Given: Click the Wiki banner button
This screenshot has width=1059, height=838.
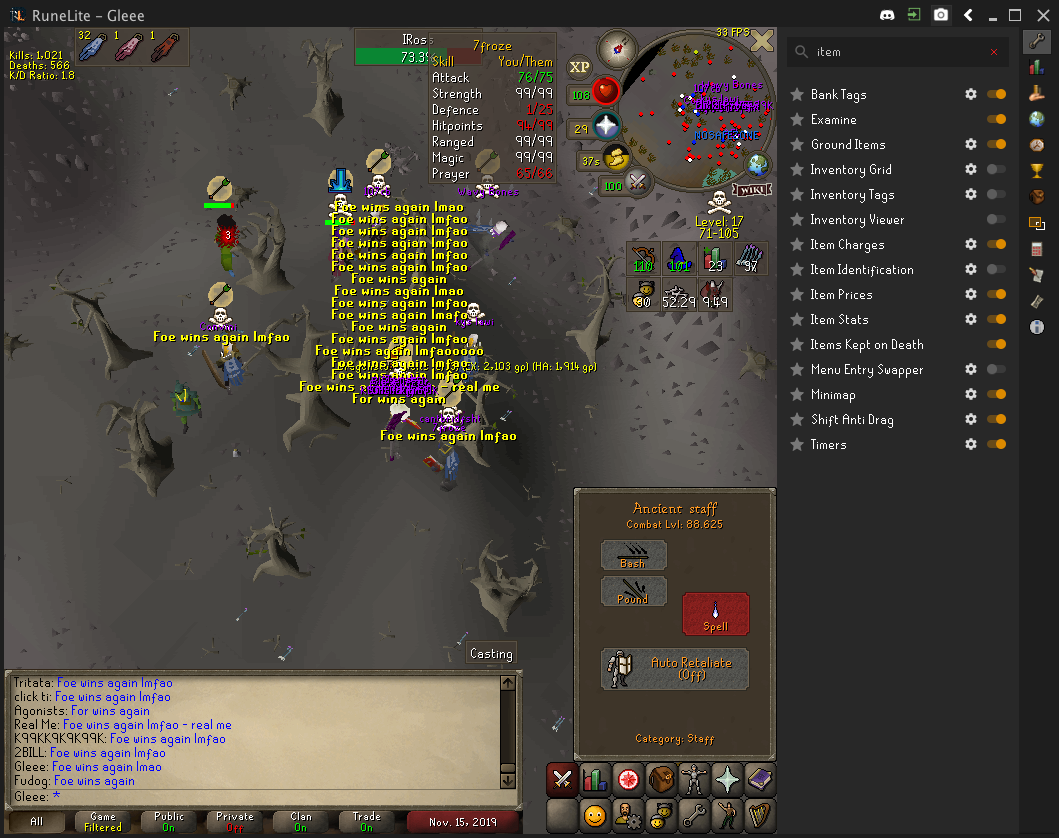Looking at the screenshot, I should click(752, 189).
